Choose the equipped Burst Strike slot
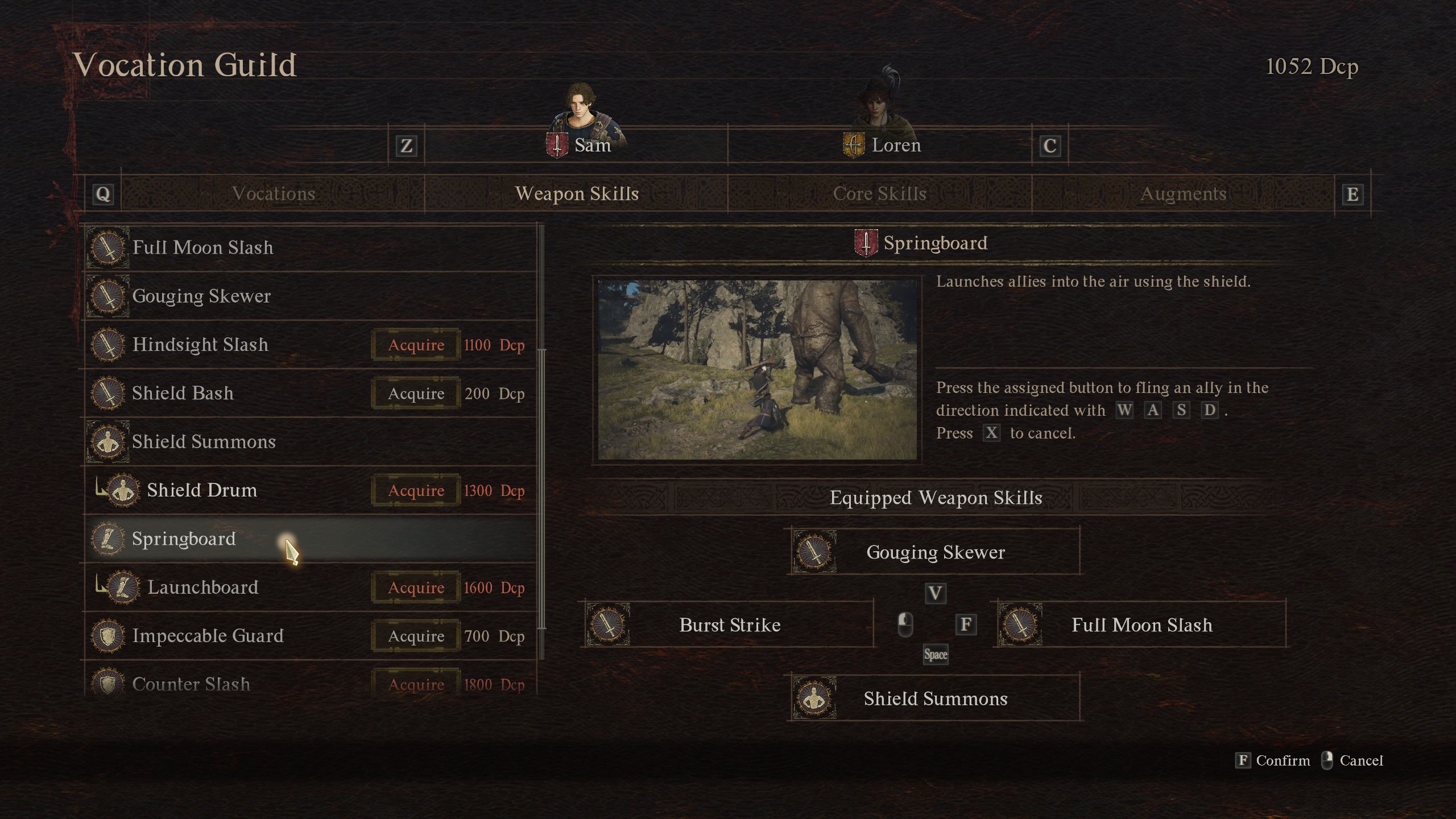The width and height of the screenshot is (1456, 819). pos(729,625)
